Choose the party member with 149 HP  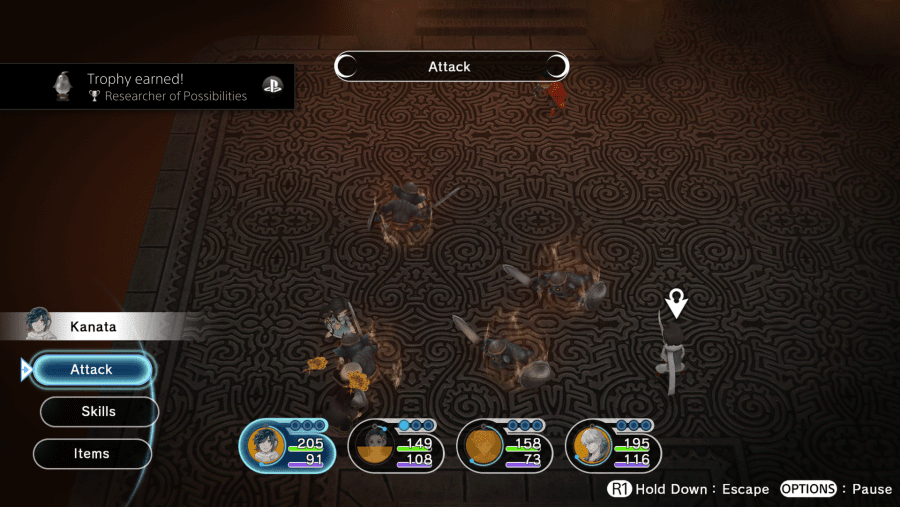pyautogui.click(x=396, y=446)
